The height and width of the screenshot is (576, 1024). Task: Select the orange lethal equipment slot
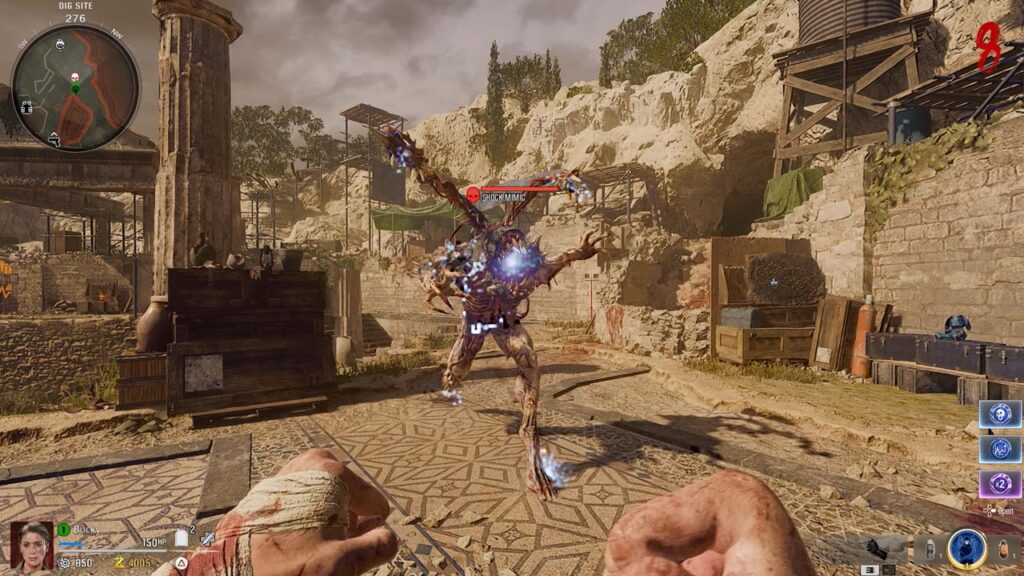pyautogui.click(x=1004, y=548)
